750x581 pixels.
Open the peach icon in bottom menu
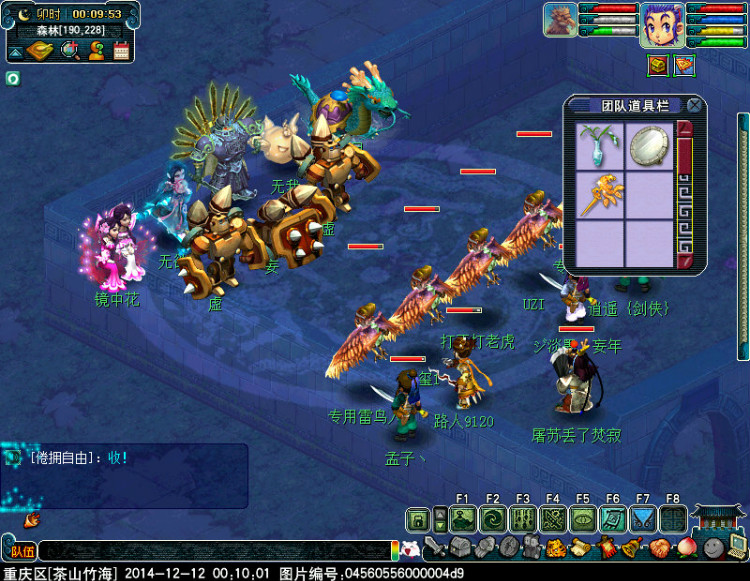coord(685,547)
